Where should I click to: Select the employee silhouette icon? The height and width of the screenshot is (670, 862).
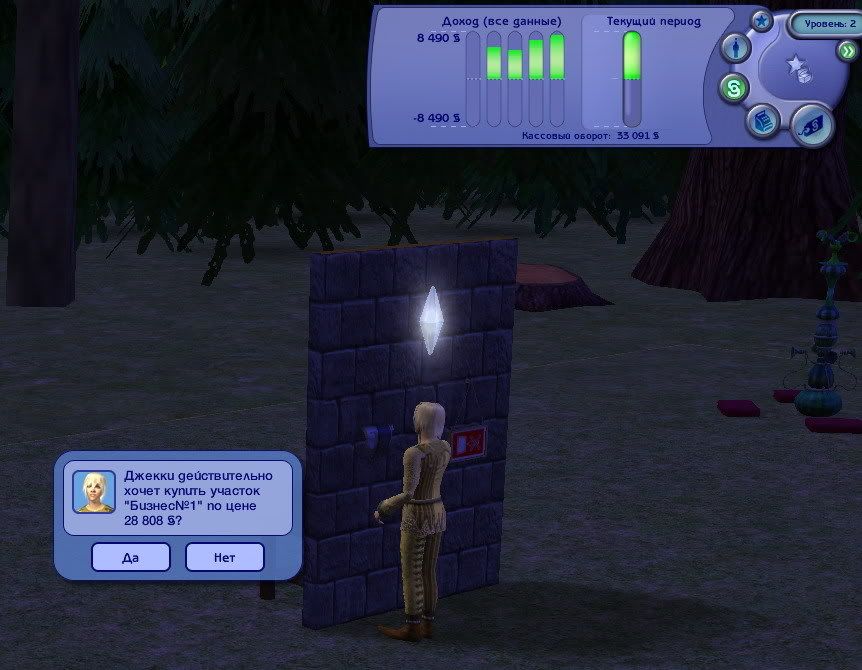point(736,48)
